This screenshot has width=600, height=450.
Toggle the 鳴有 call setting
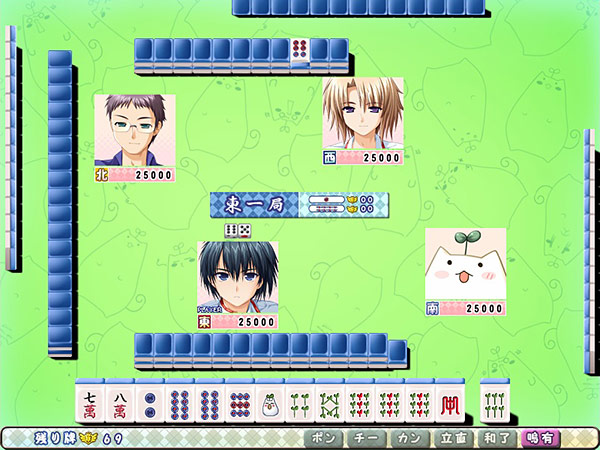(x=540, y=438)
